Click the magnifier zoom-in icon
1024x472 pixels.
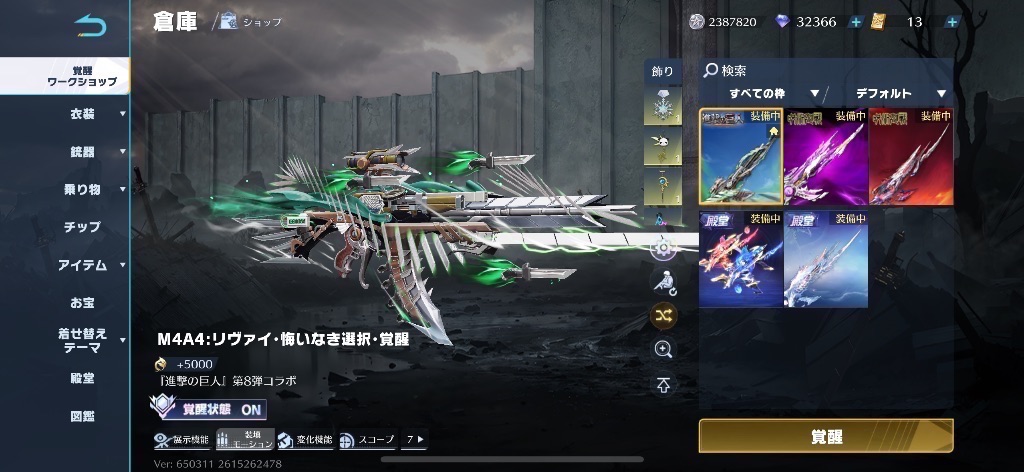click(663, 349)
